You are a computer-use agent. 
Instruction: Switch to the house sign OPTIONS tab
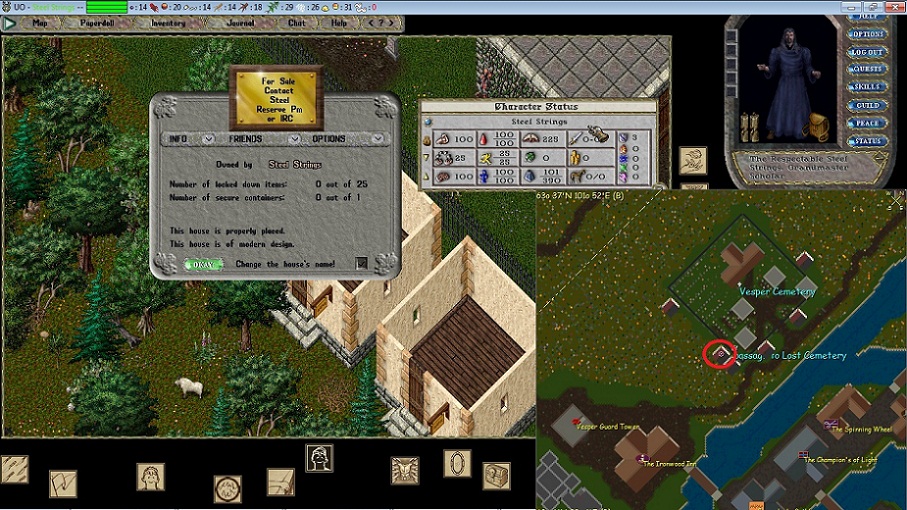[329, 139]
